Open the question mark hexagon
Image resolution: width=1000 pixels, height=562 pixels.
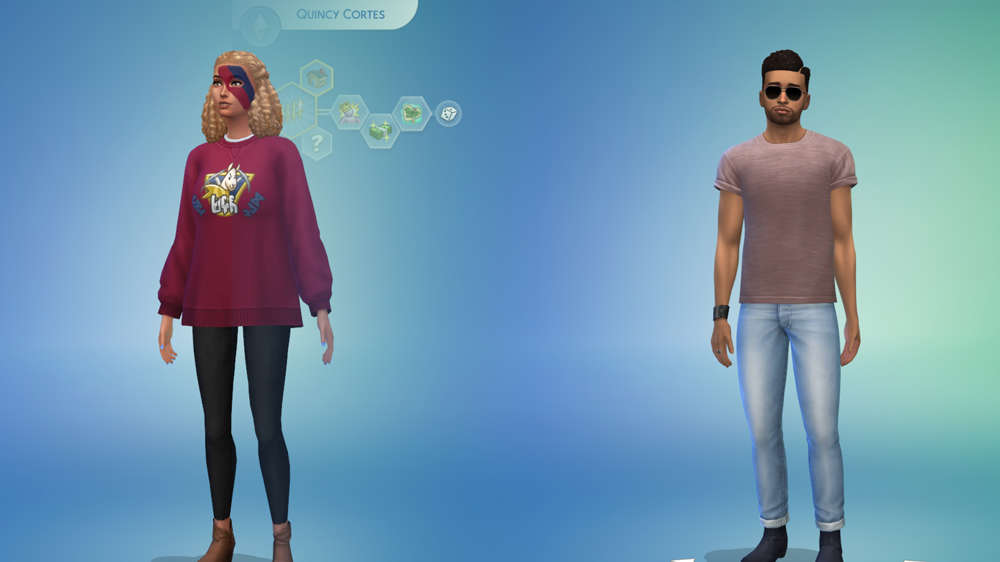point(316,143)
